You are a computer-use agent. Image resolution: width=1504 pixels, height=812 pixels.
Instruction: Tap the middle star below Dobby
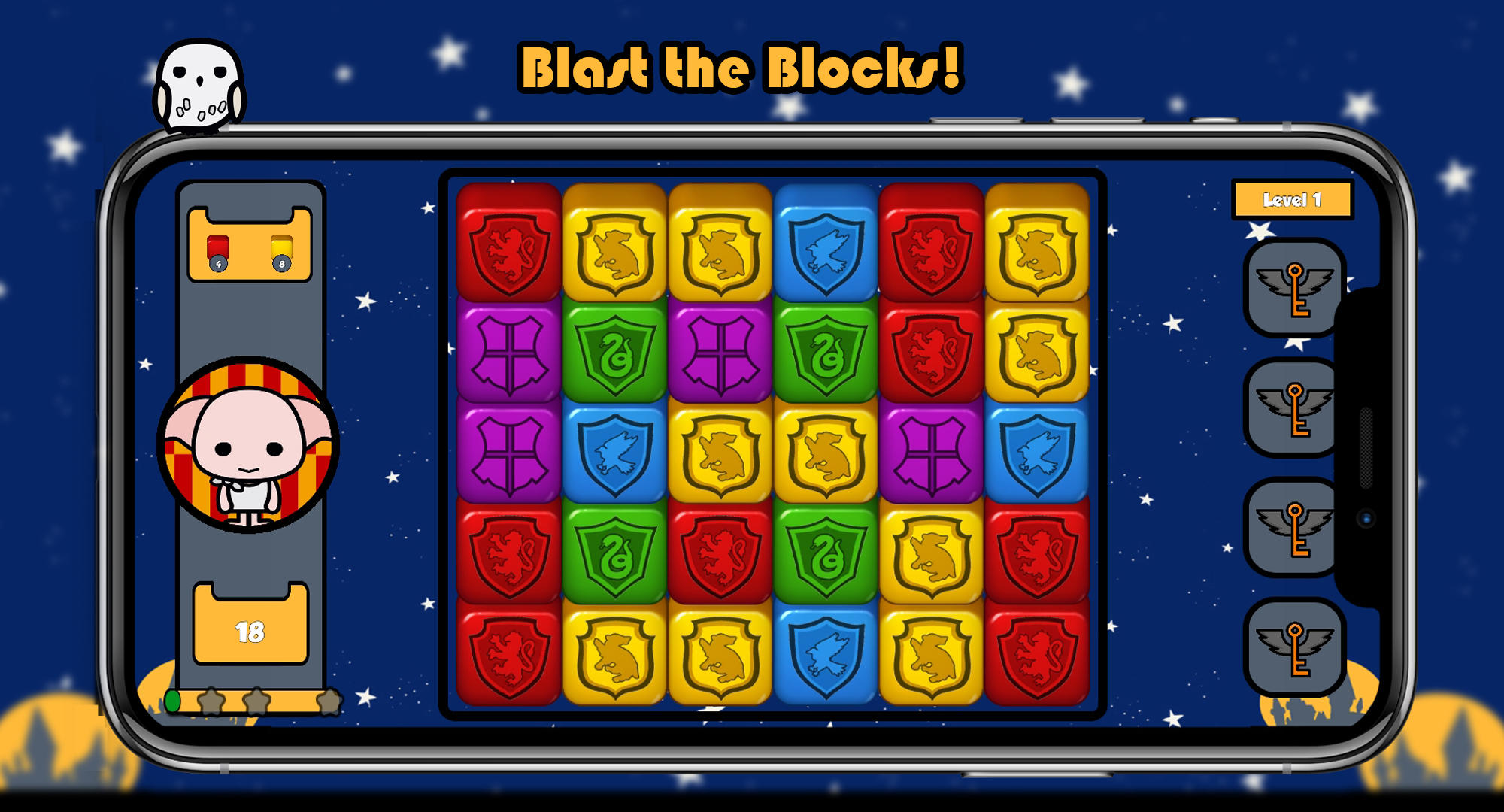[254, 701]
